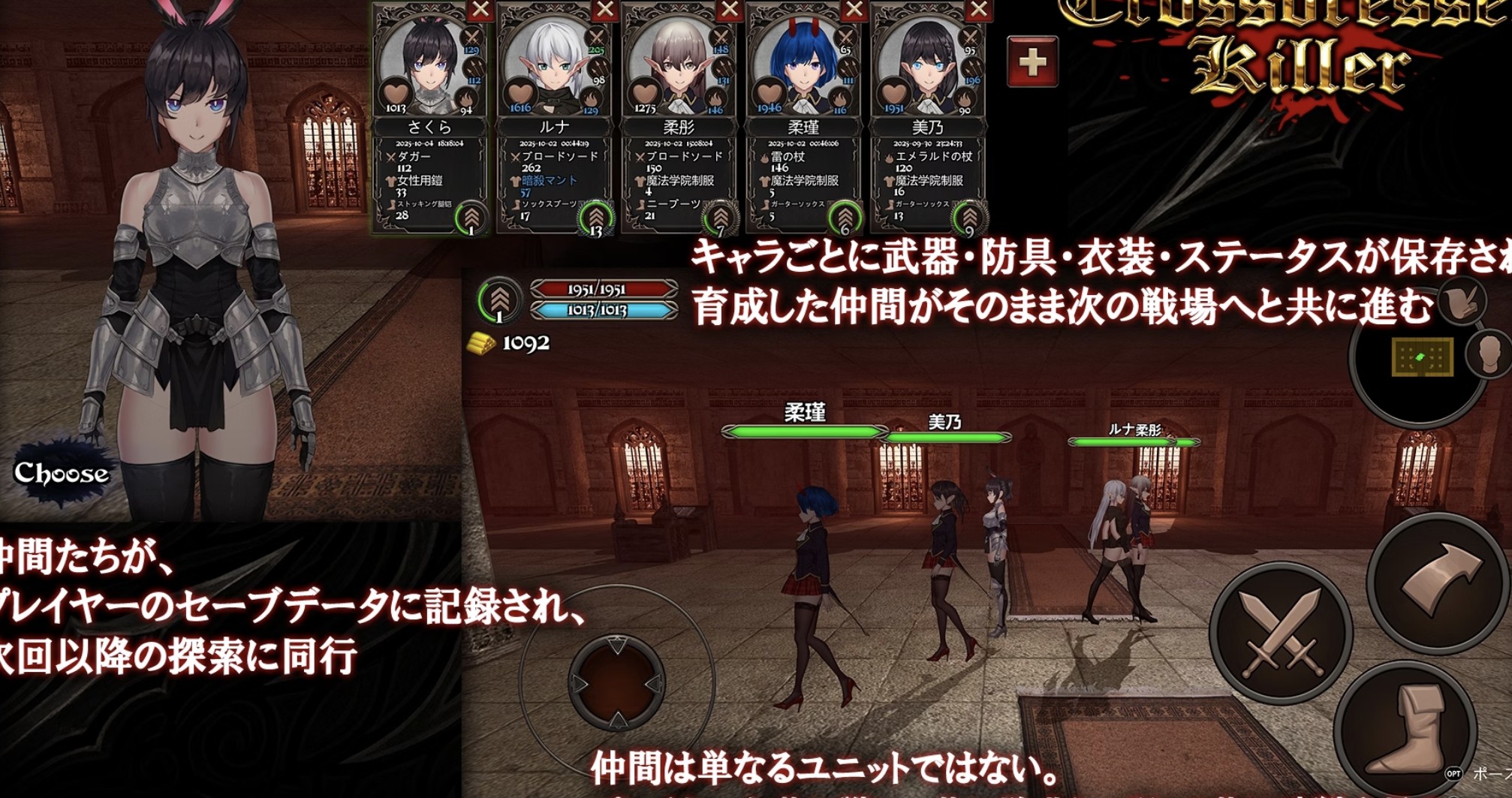
Task: Click the Choose button
Action: [x=62, y=474]
